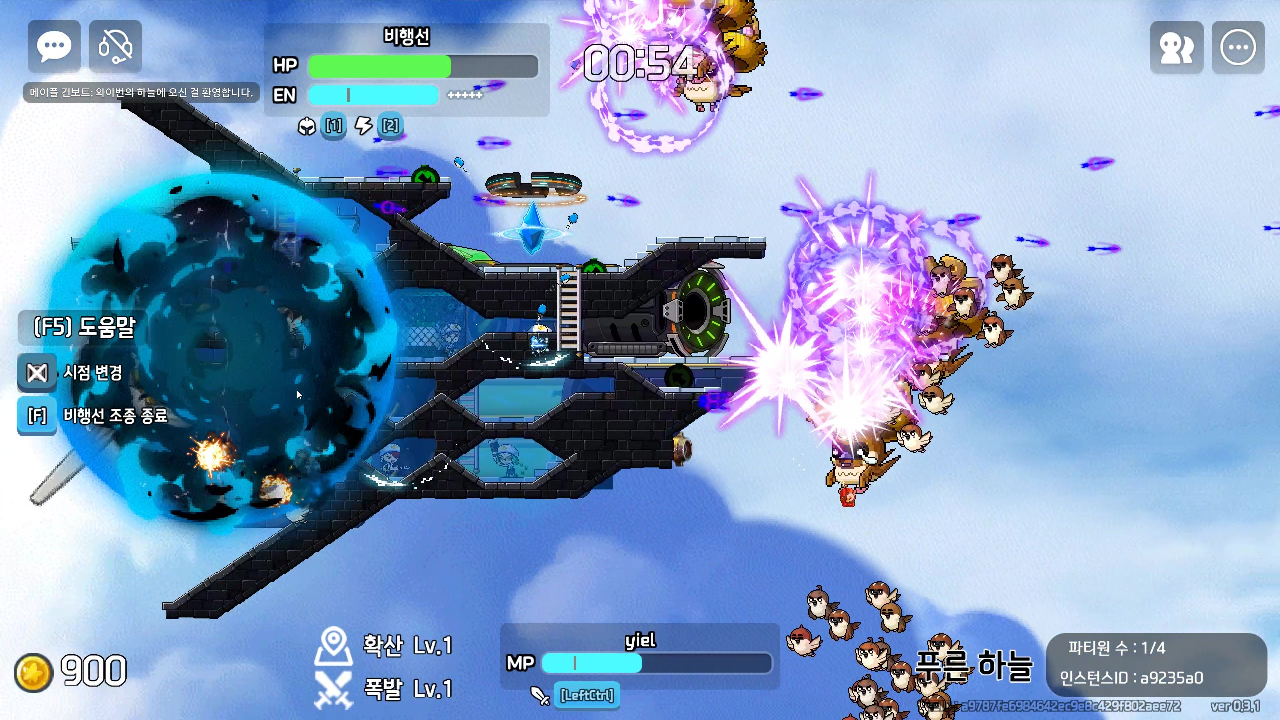Select the 확산 Lv.1 upgrade
Screen dimensions: 1280x720
tap(384, 646)
